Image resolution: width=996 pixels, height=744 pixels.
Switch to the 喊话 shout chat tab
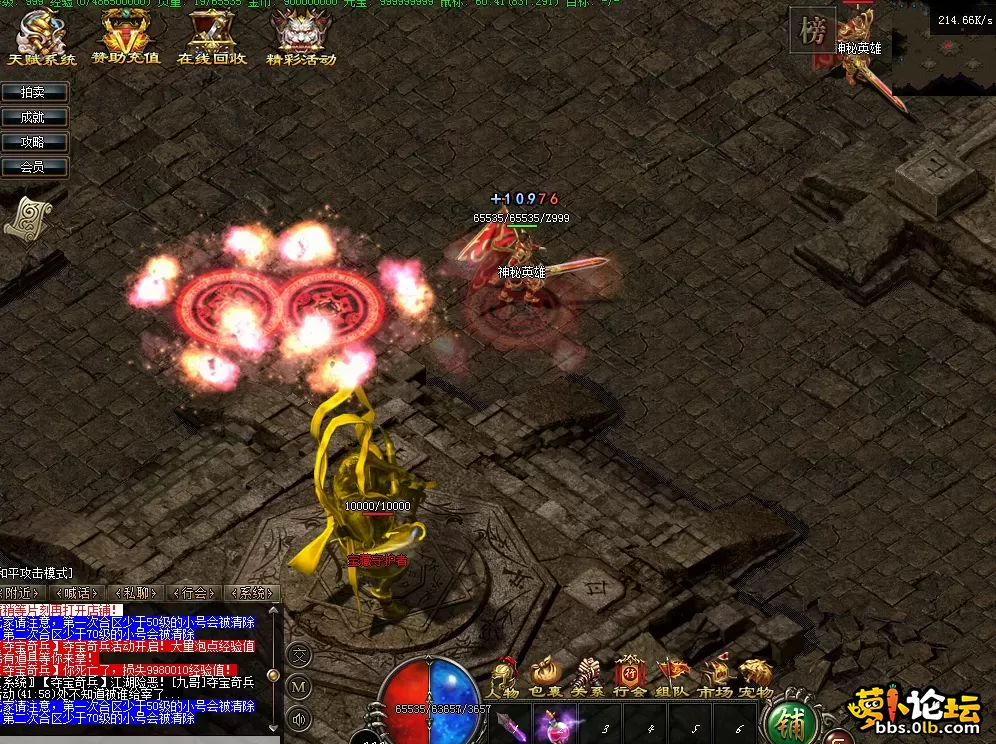pos(77,593)
